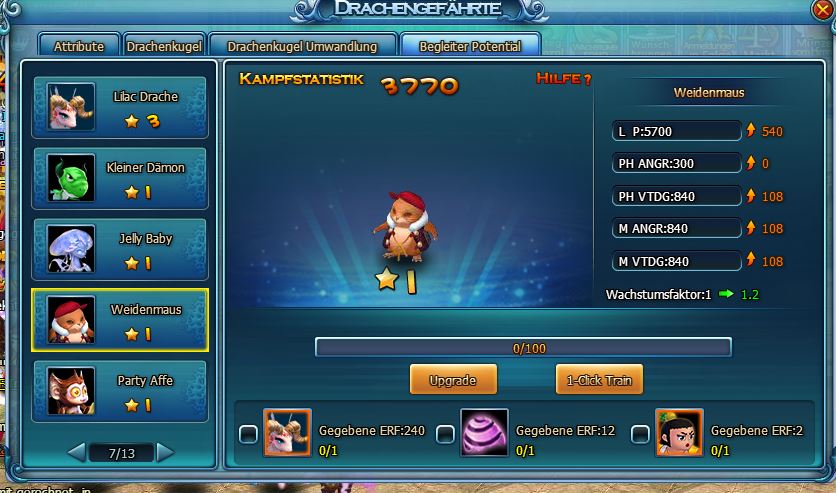The width and height of the screenshot is (836, 493).
Task: Go to next companion page
Action: pyautogui.click(x=165, y=452)
